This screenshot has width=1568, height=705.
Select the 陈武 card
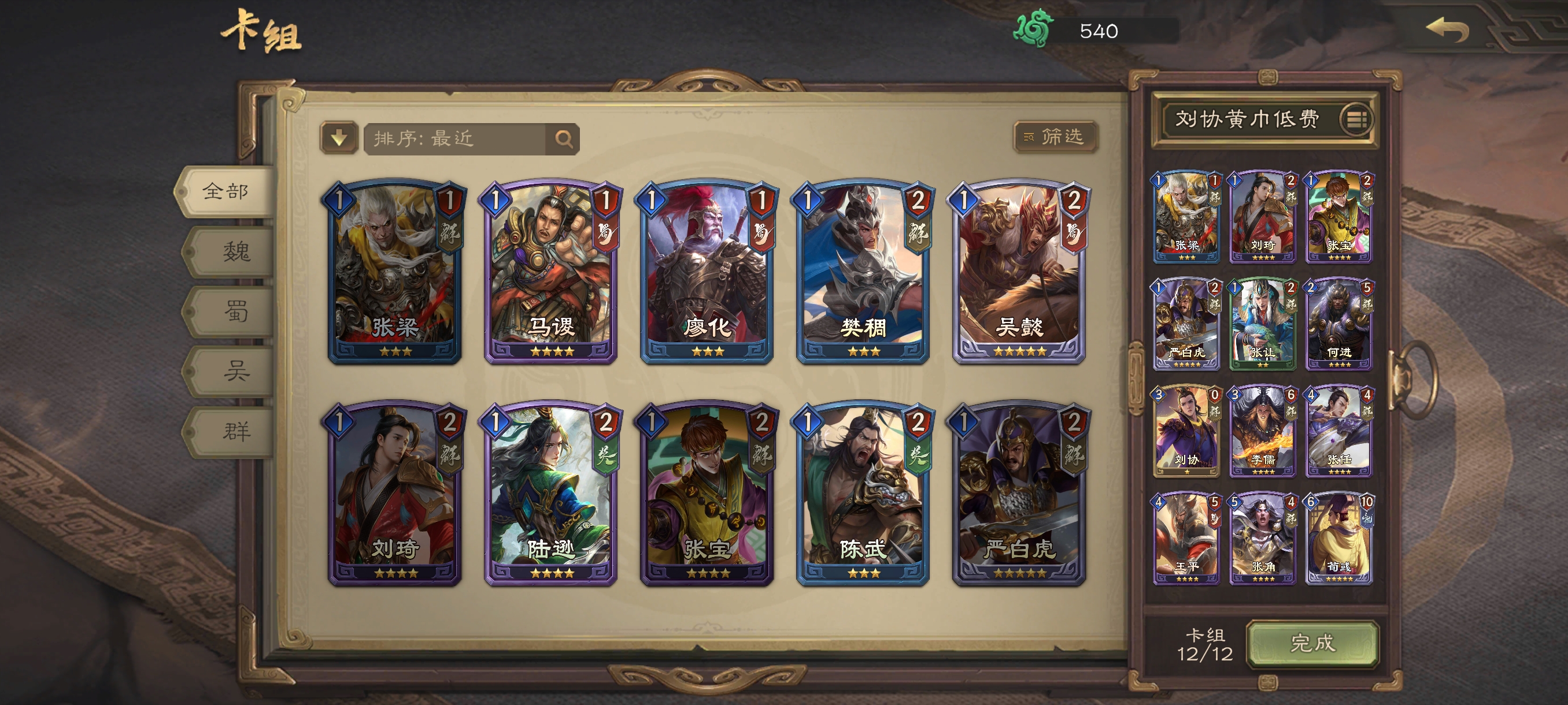click(x=863, y=493)
